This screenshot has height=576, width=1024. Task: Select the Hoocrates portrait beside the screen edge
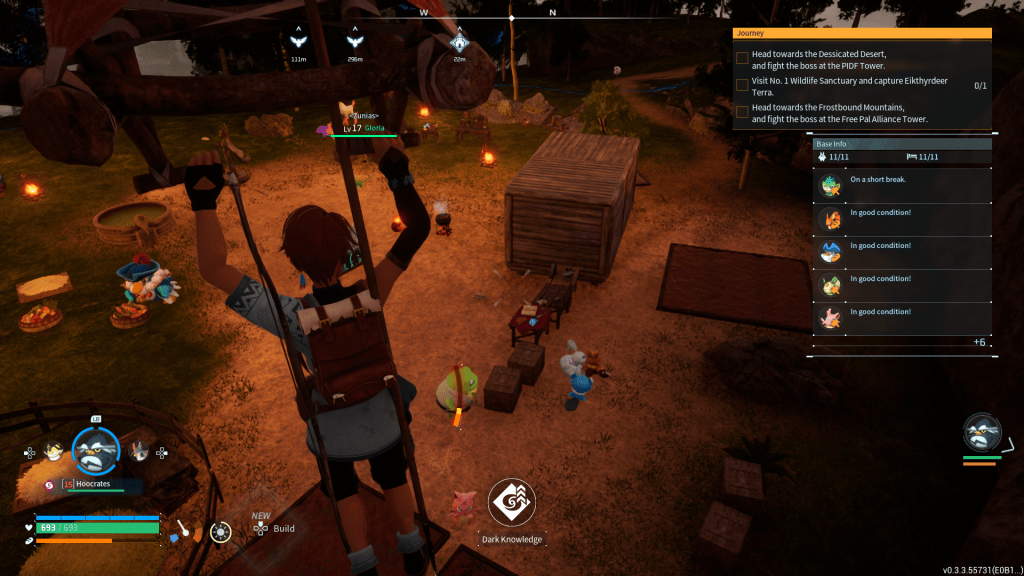pos(981,432)
